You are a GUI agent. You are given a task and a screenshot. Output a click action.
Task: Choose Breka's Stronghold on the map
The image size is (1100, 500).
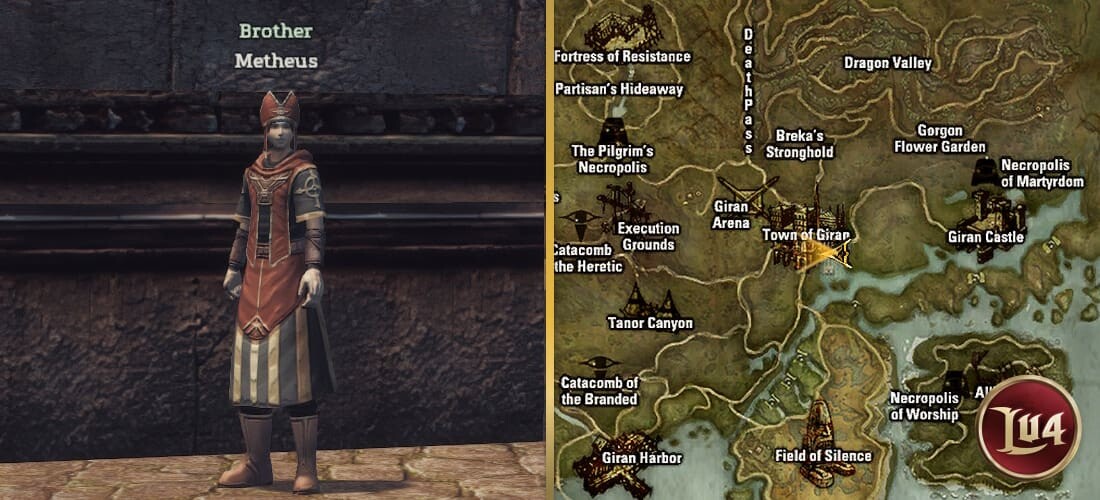tap(799, 144)
